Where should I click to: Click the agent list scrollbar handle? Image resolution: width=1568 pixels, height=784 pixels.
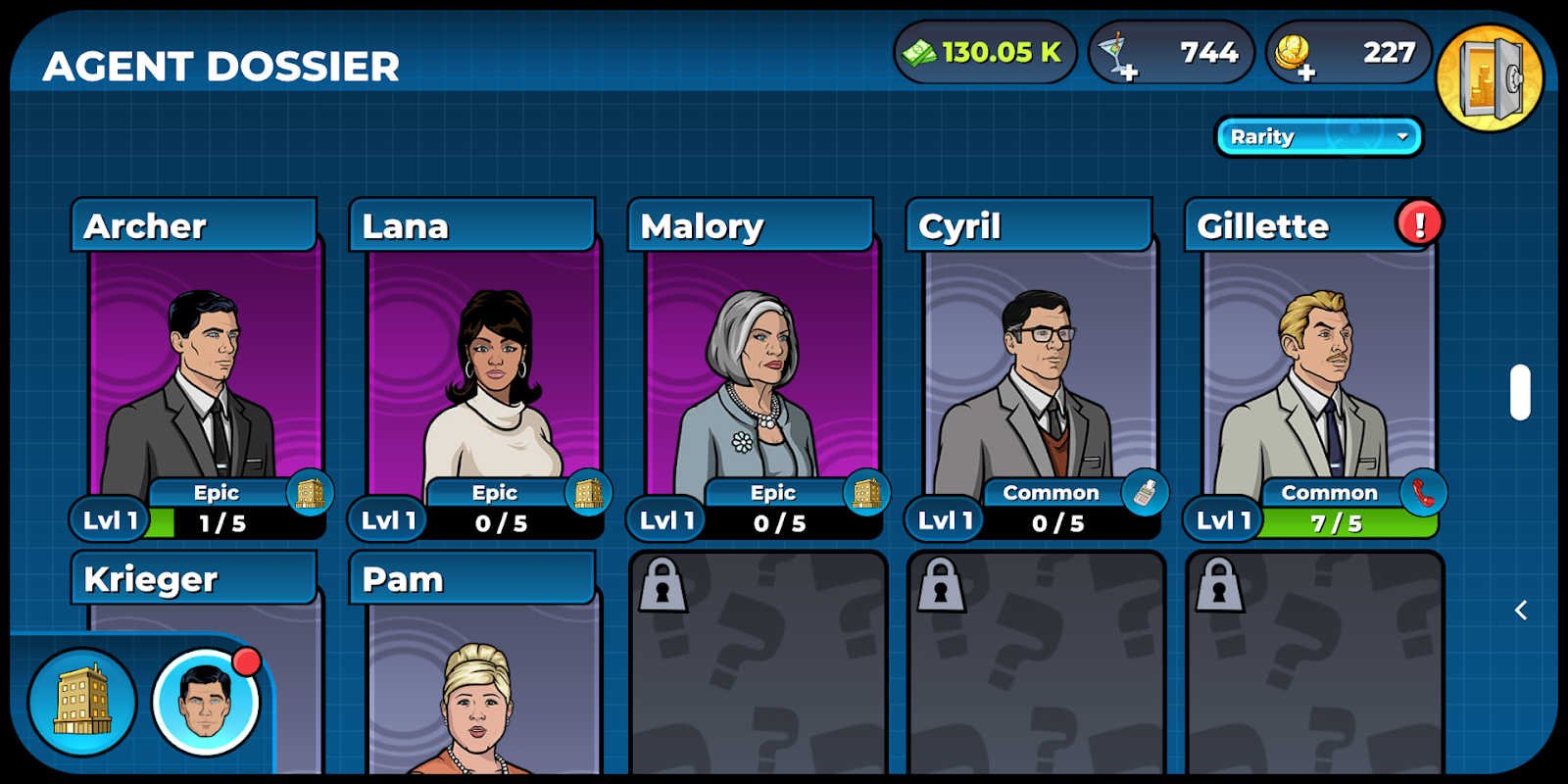(x=1520, y=392)
